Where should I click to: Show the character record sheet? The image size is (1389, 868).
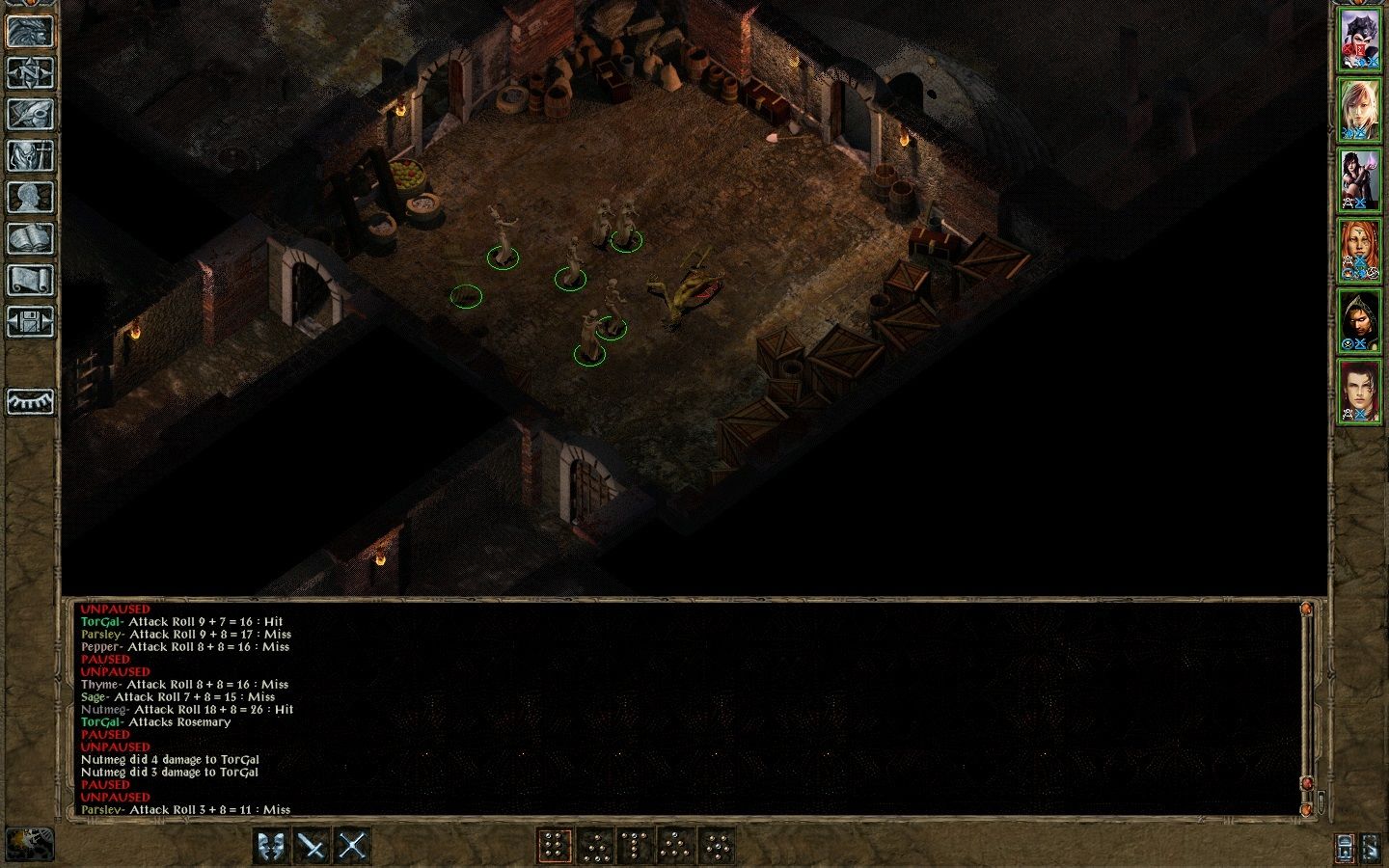(x=30, y=197)
